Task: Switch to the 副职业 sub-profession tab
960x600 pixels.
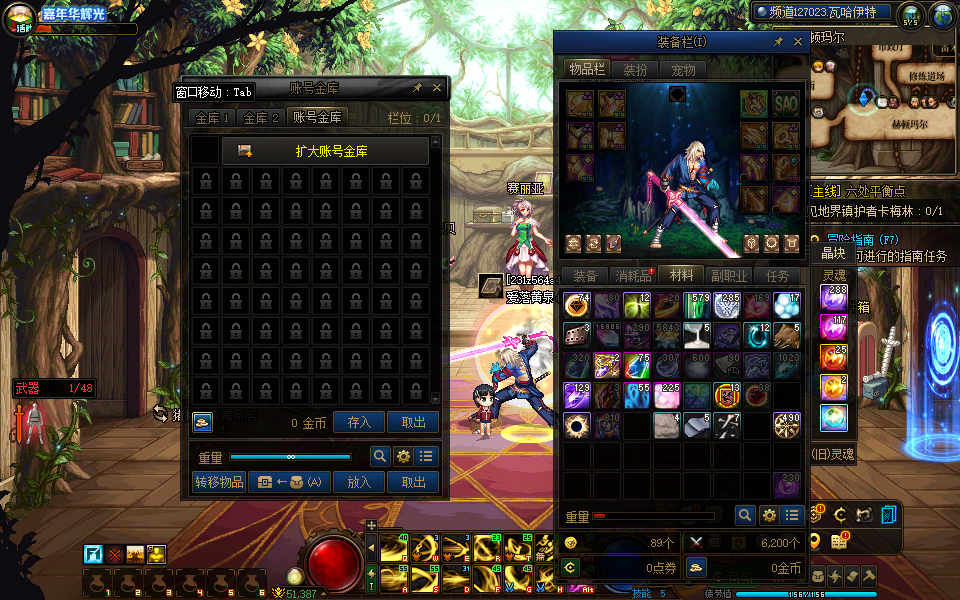Action: pos(728,276)
